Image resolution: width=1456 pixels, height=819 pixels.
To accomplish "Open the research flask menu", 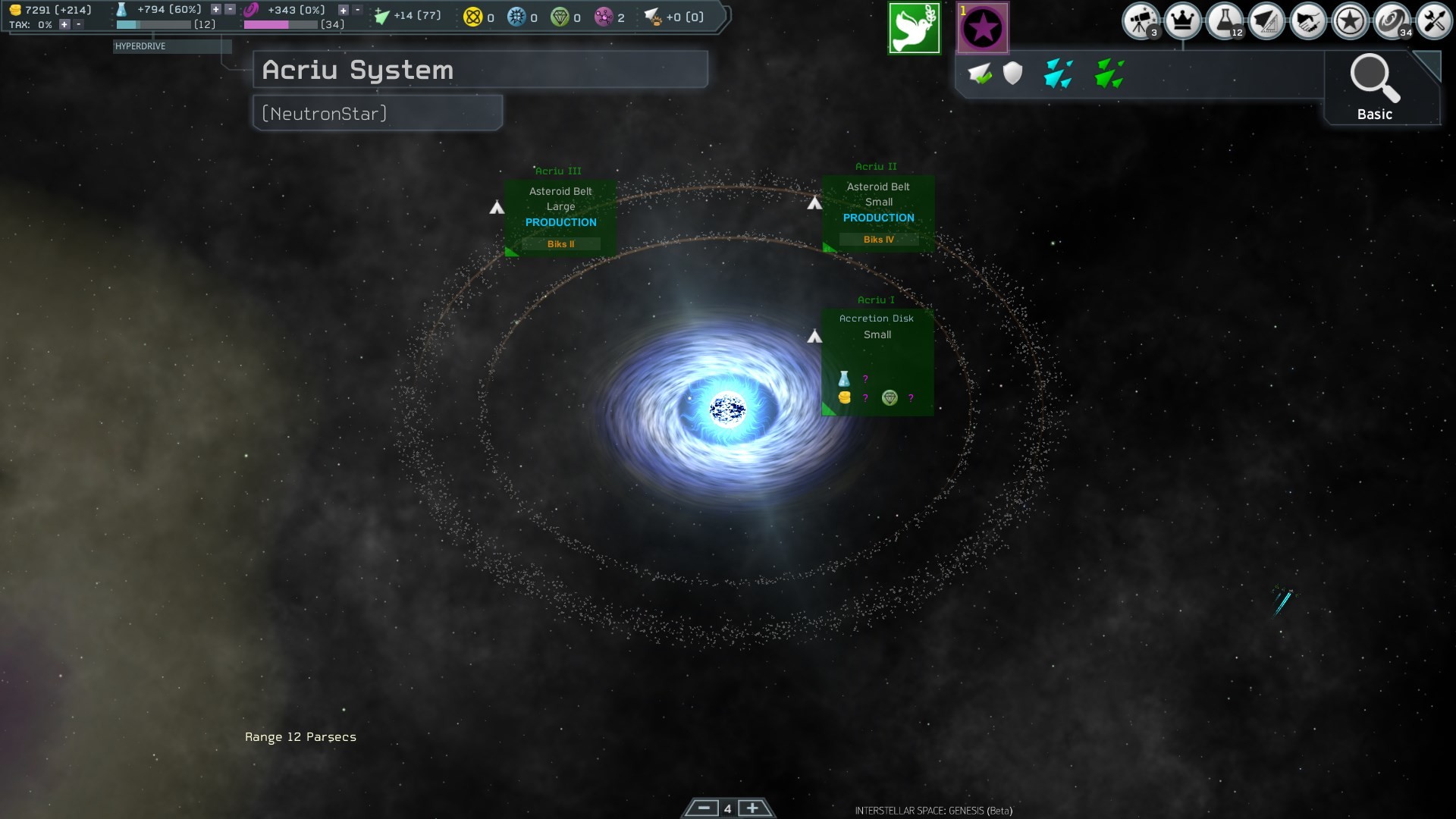I will tap(1224, 21).
